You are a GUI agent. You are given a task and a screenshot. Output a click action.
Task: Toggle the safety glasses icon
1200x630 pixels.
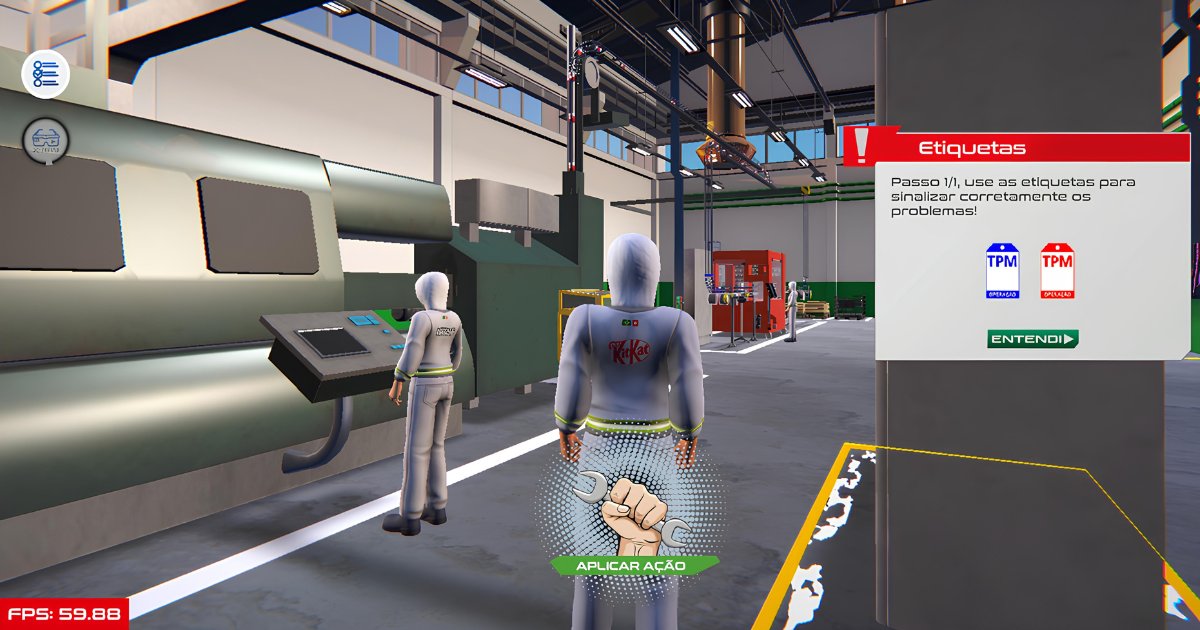(x=46, y=141)
